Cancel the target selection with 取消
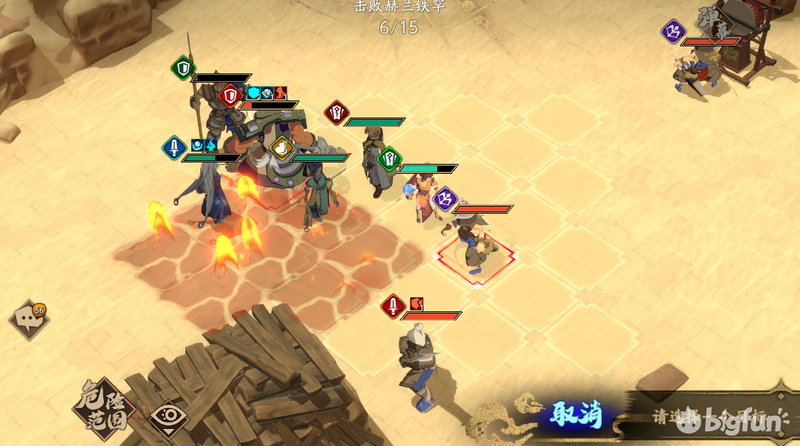The height and width of the screenshot is (446, 800). pyautogui.click(x=577, y=414)
